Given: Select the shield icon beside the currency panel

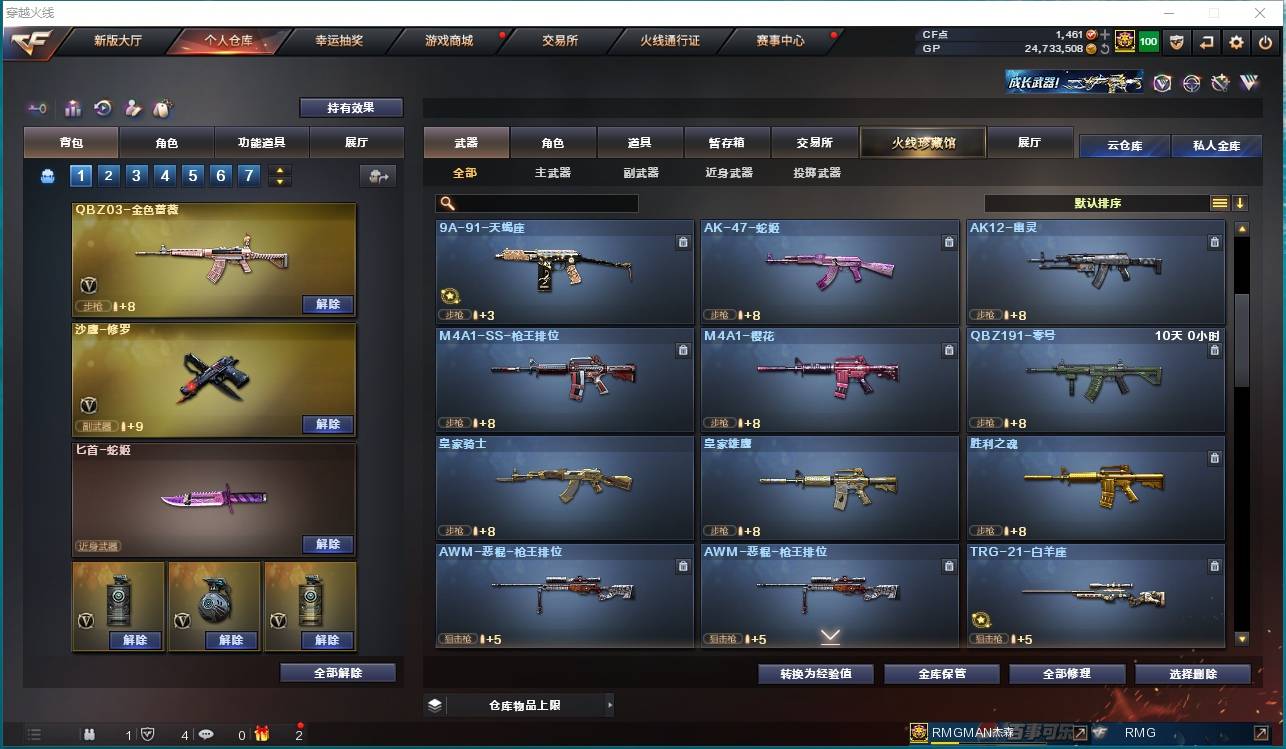Looking at the screenshot, I should (1176, 42).
